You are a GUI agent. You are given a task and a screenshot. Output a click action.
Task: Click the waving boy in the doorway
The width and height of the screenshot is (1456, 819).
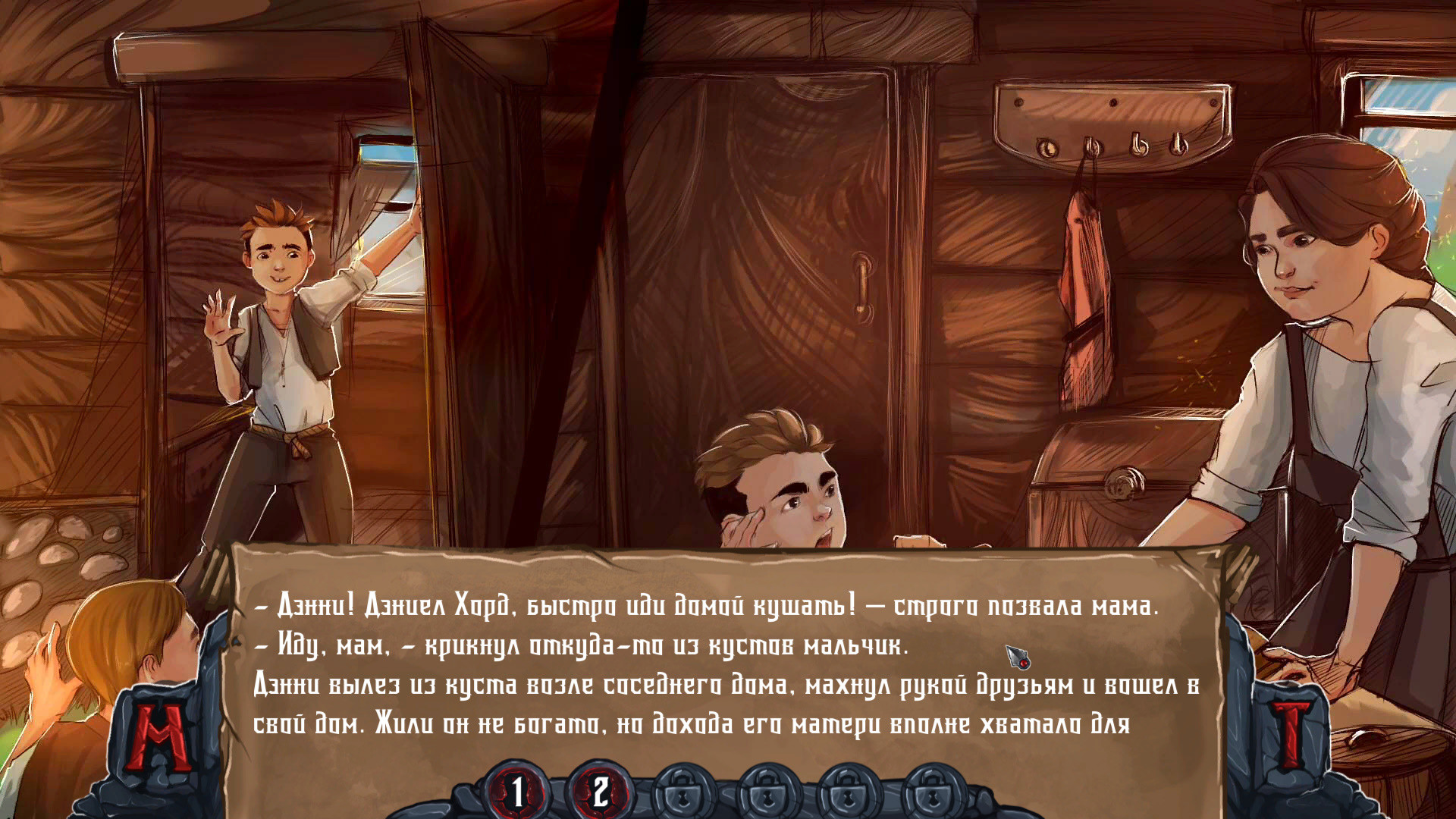click(x=281, y=326)
